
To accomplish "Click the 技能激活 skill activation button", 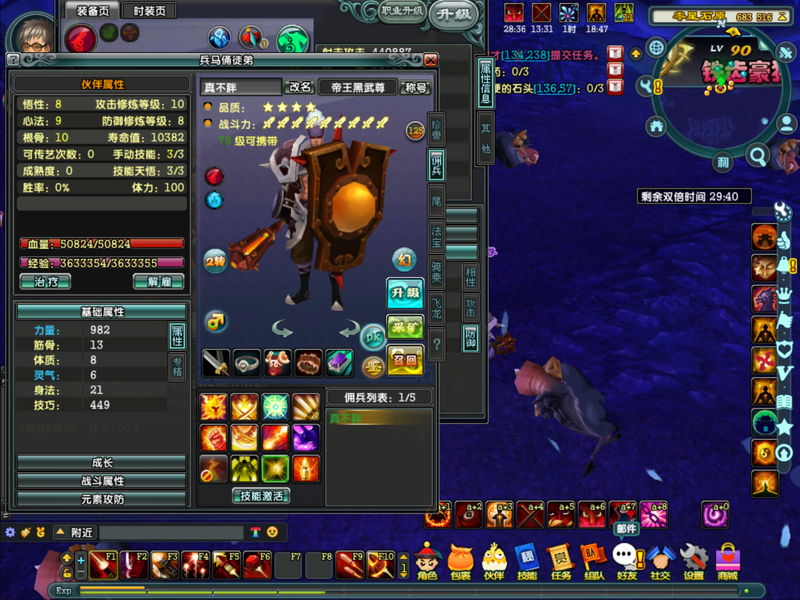I will 261,495.
